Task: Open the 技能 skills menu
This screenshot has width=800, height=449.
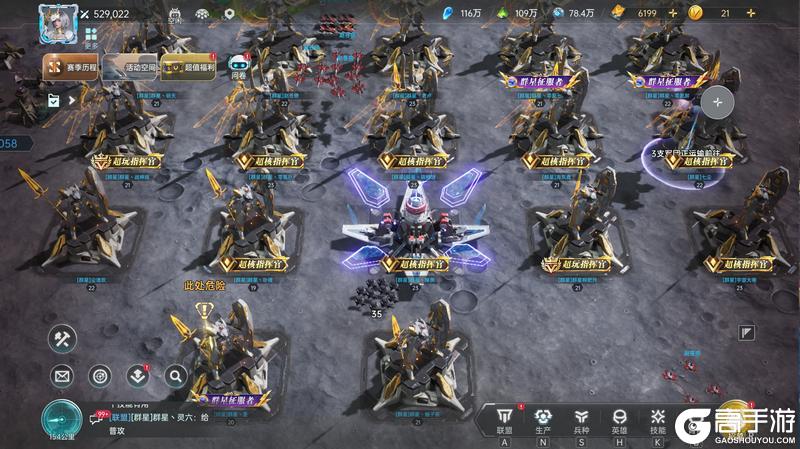Action: click(x=657, y=421)
